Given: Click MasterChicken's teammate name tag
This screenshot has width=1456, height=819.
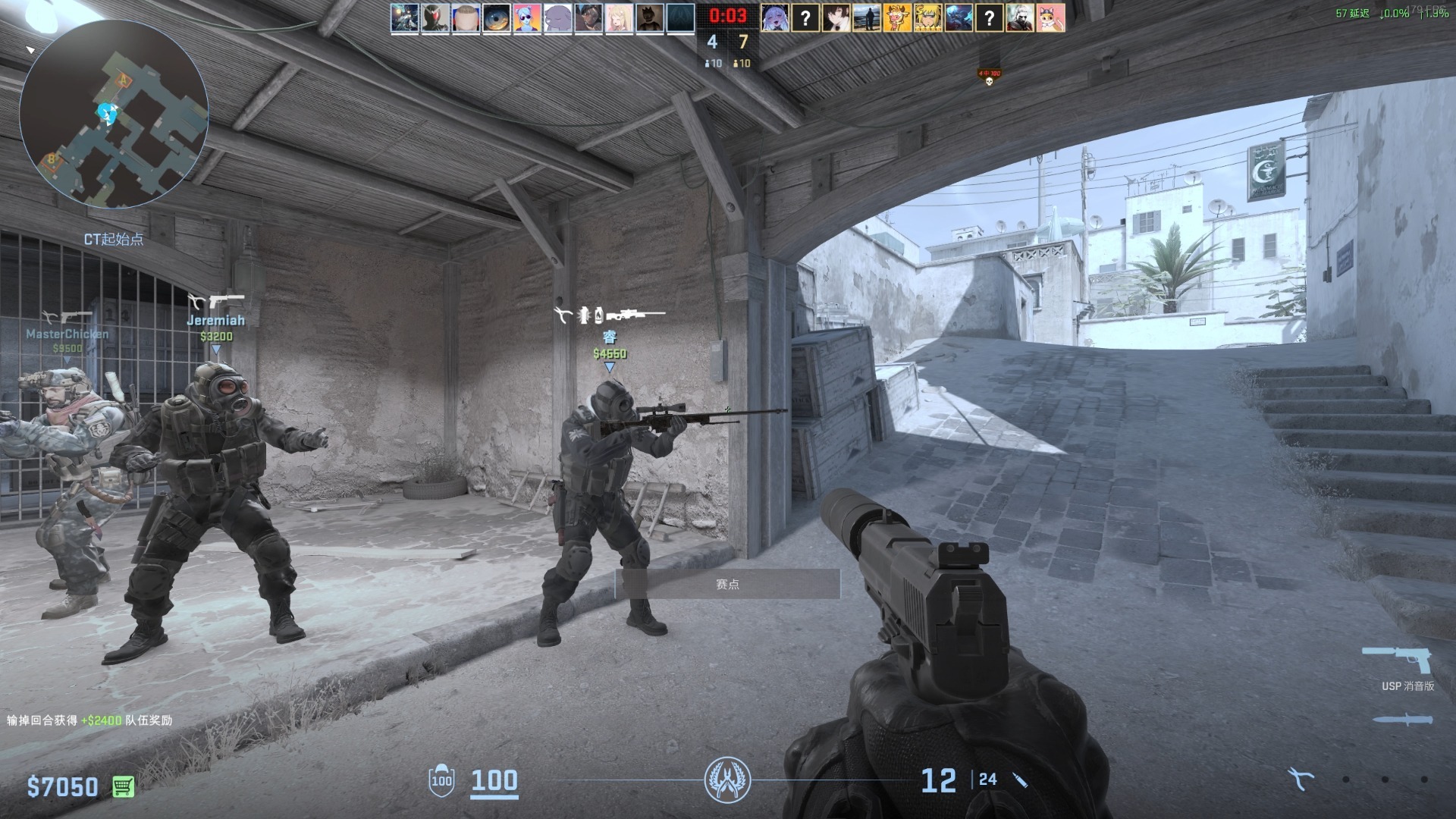Looking at the screenshot, I should click(67, 334).
